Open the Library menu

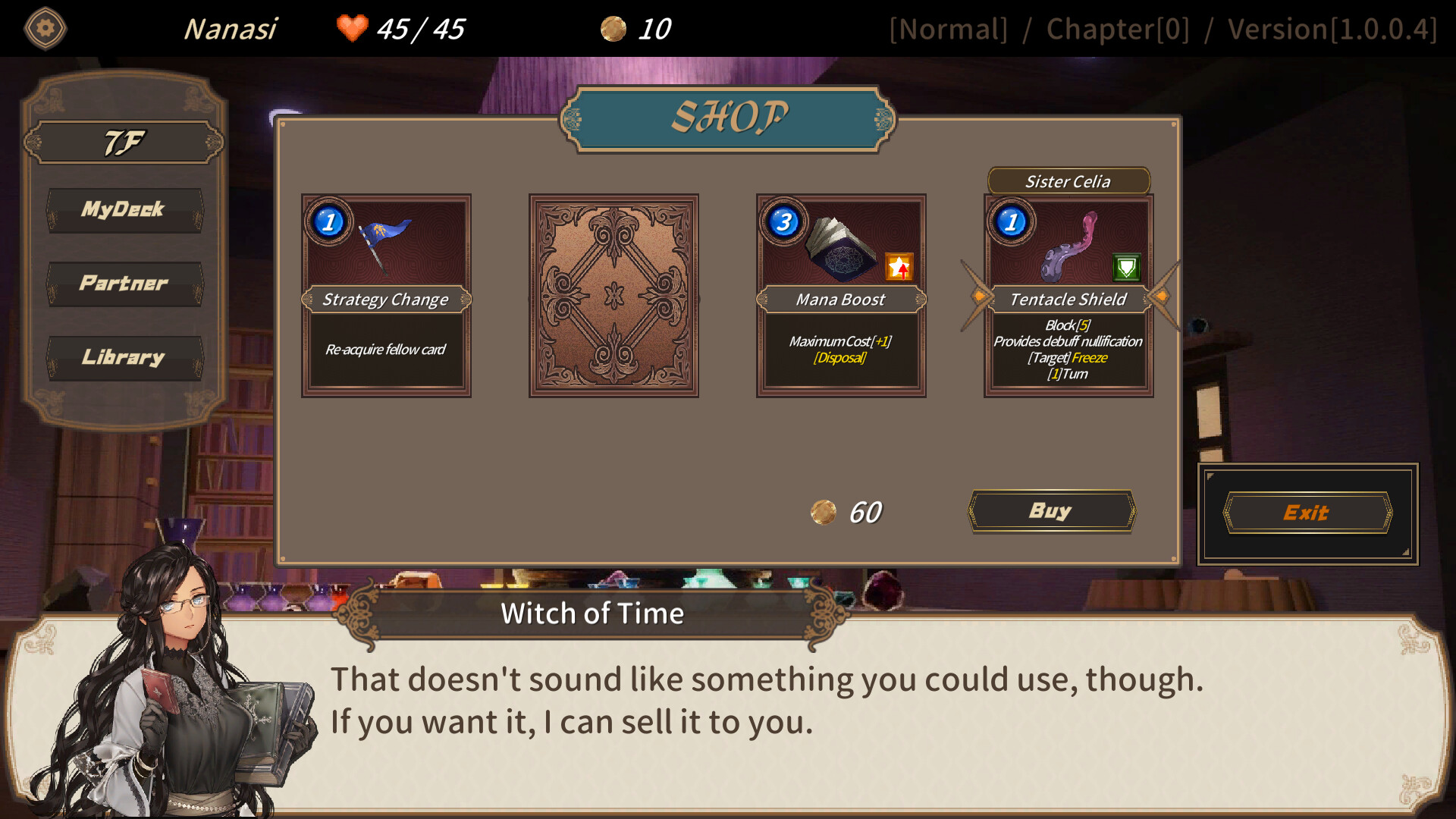[124, 356]
